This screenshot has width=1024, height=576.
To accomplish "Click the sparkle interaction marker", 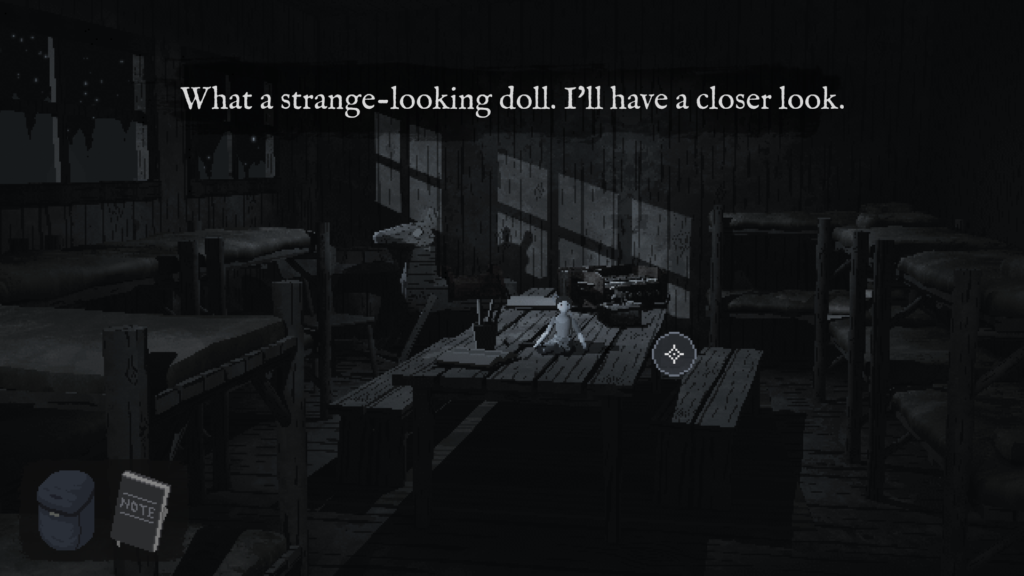I will click(x=674, y=353).
